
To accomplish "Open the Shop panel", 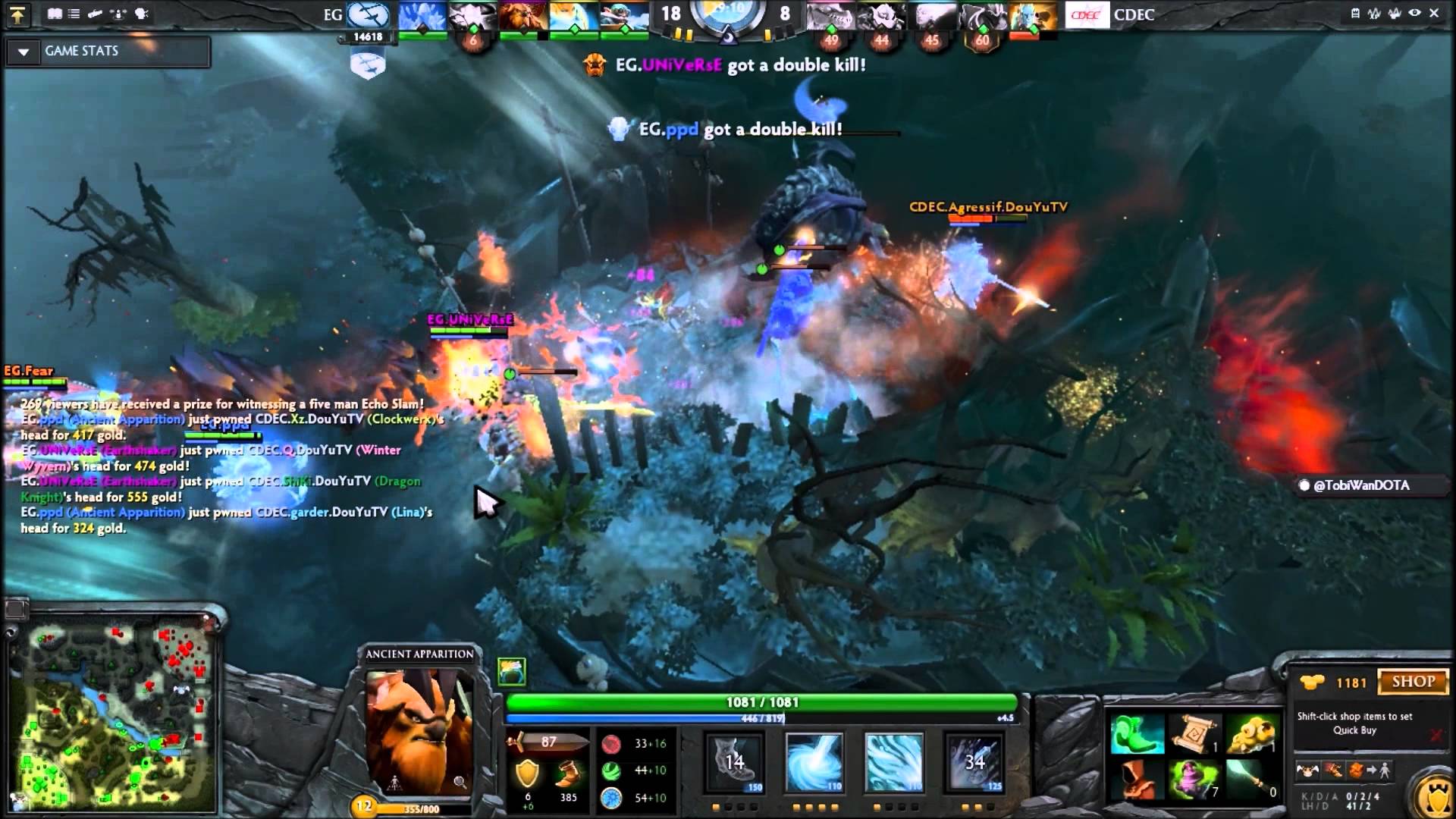I will 1412,682.
